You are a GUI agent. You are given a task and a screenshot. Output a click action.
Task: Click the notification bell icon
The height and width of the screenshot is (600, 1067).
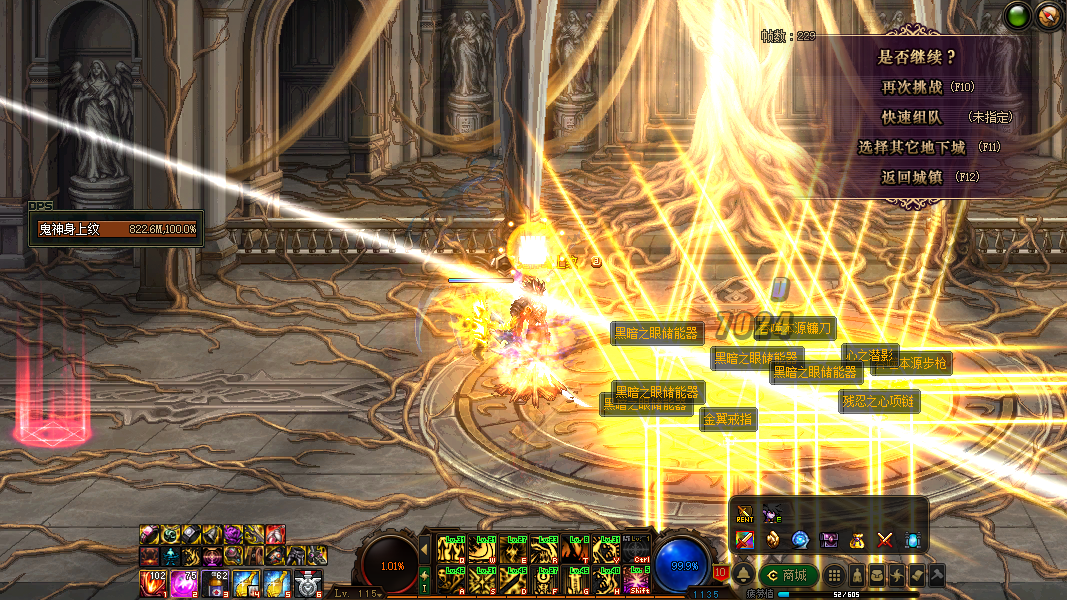pos(744,575)
